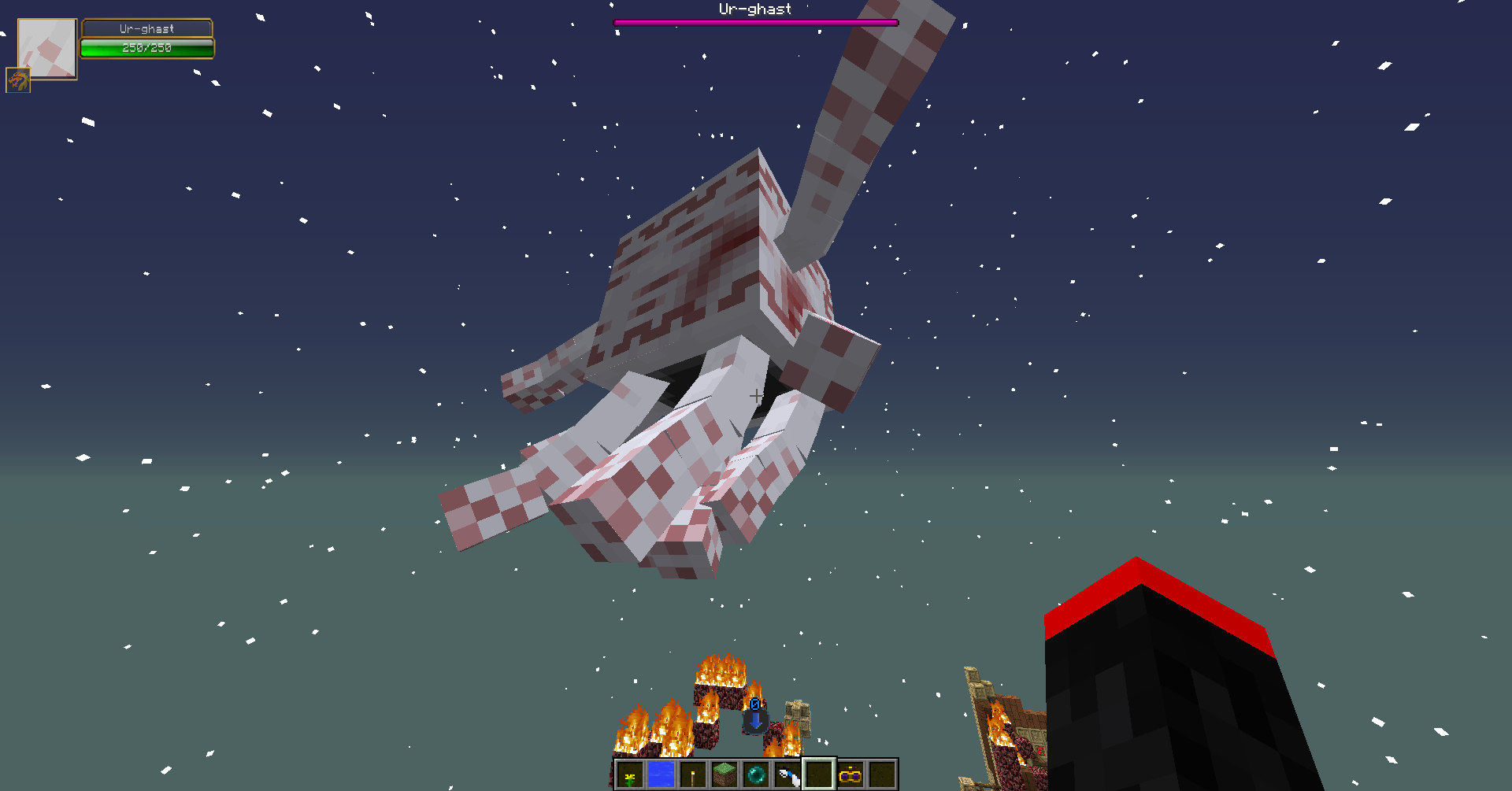This screenshot has height=791, width=1512.
Task: Click the dragon emblem on target frame
Action: tap(18, 79)
